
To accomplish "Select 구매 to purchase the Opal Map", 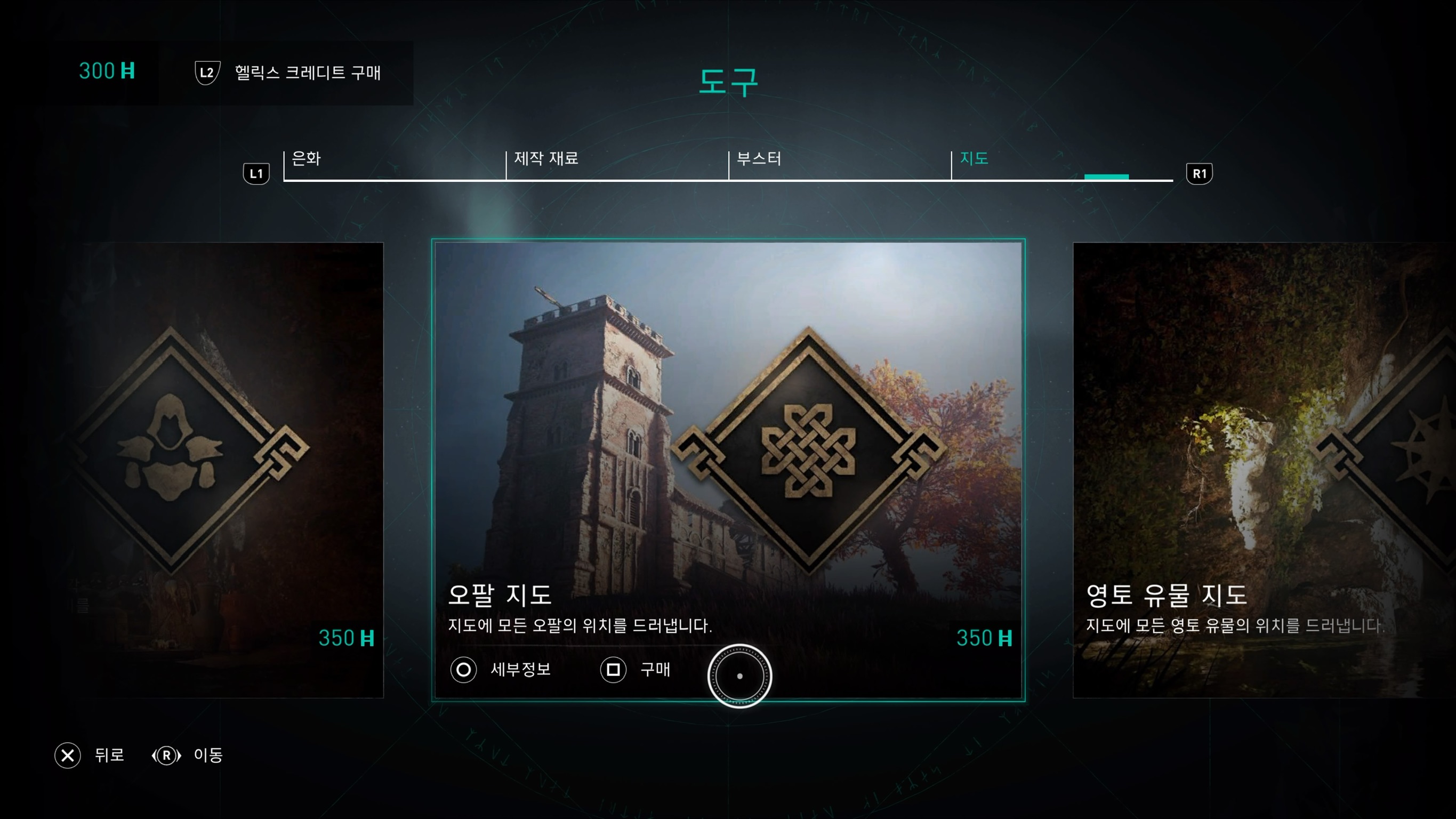I will [654, 670].
